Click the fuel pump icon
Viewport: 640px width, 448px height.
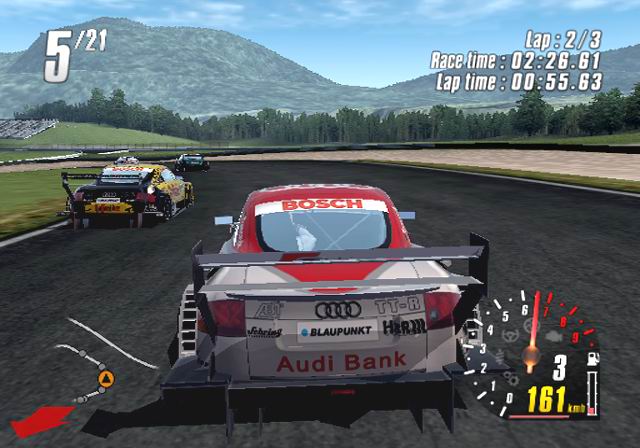592,358
